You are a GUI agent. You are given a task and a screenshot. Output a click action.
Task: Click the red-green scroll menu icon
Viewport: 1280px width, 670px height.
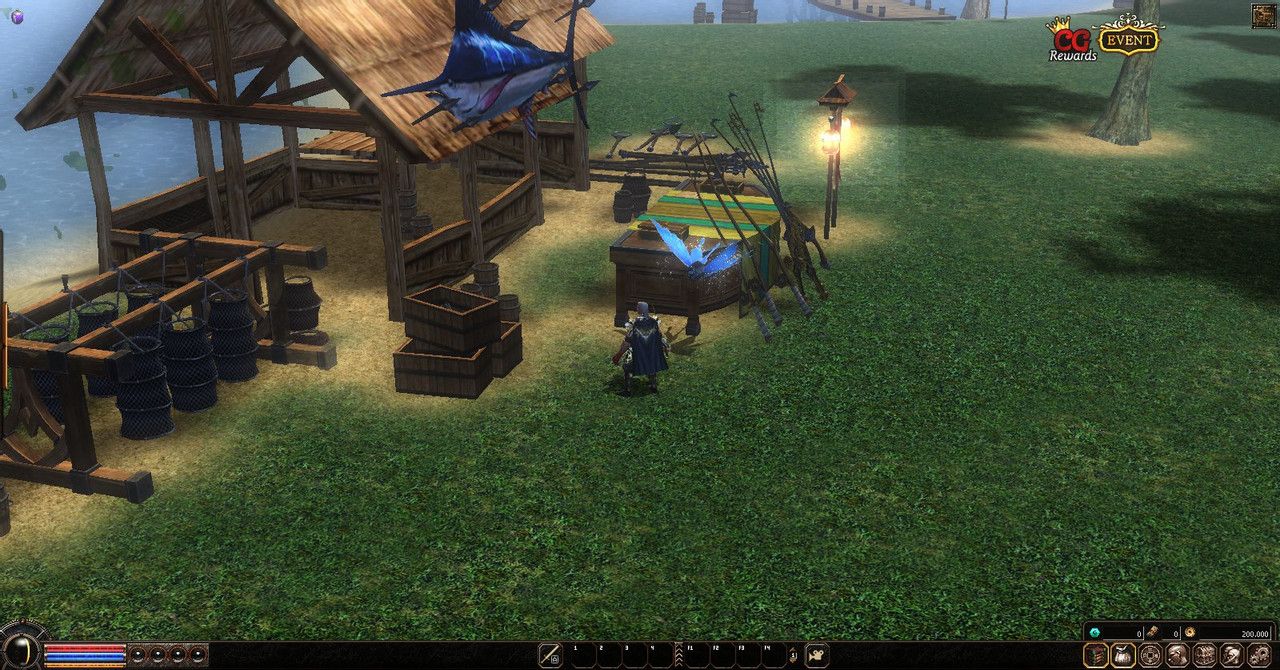point(1095,656)
